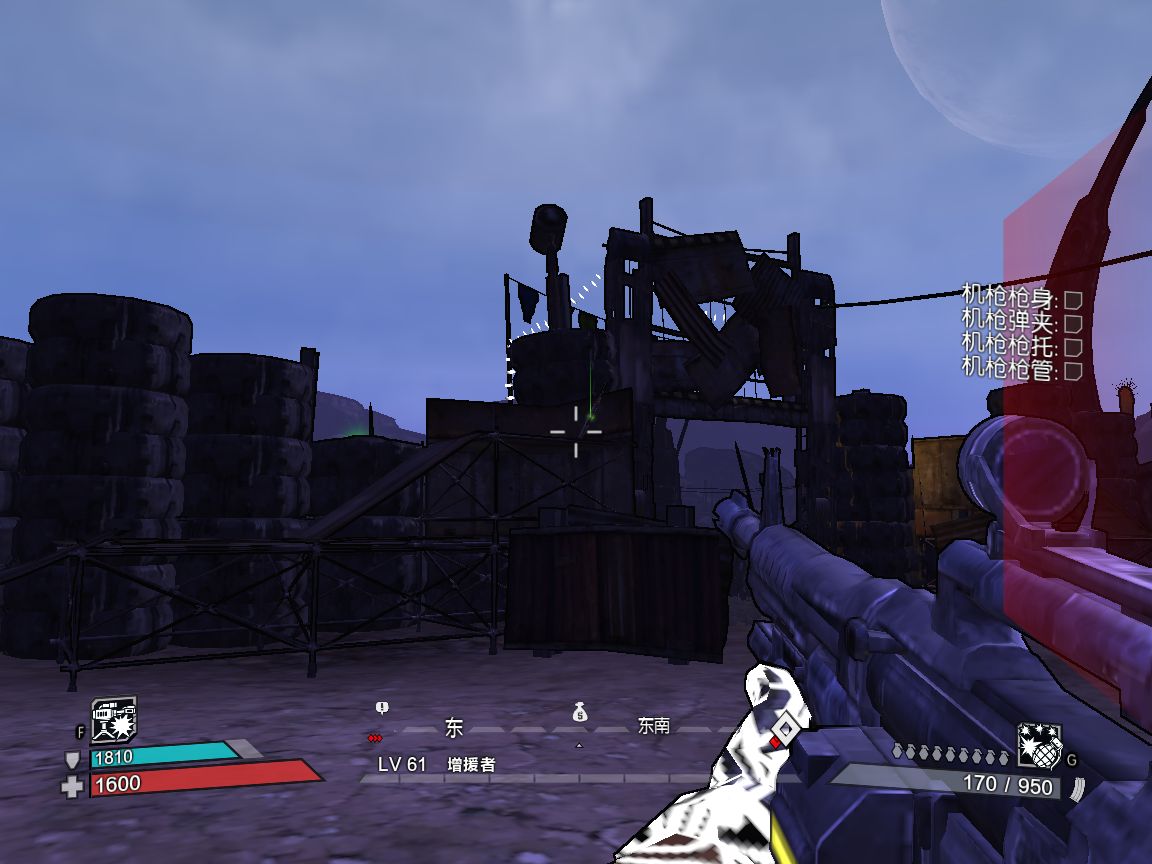Toggle the 机枪枪身 objective checkbox
1152x864 pixels.
coord(1073,299)
